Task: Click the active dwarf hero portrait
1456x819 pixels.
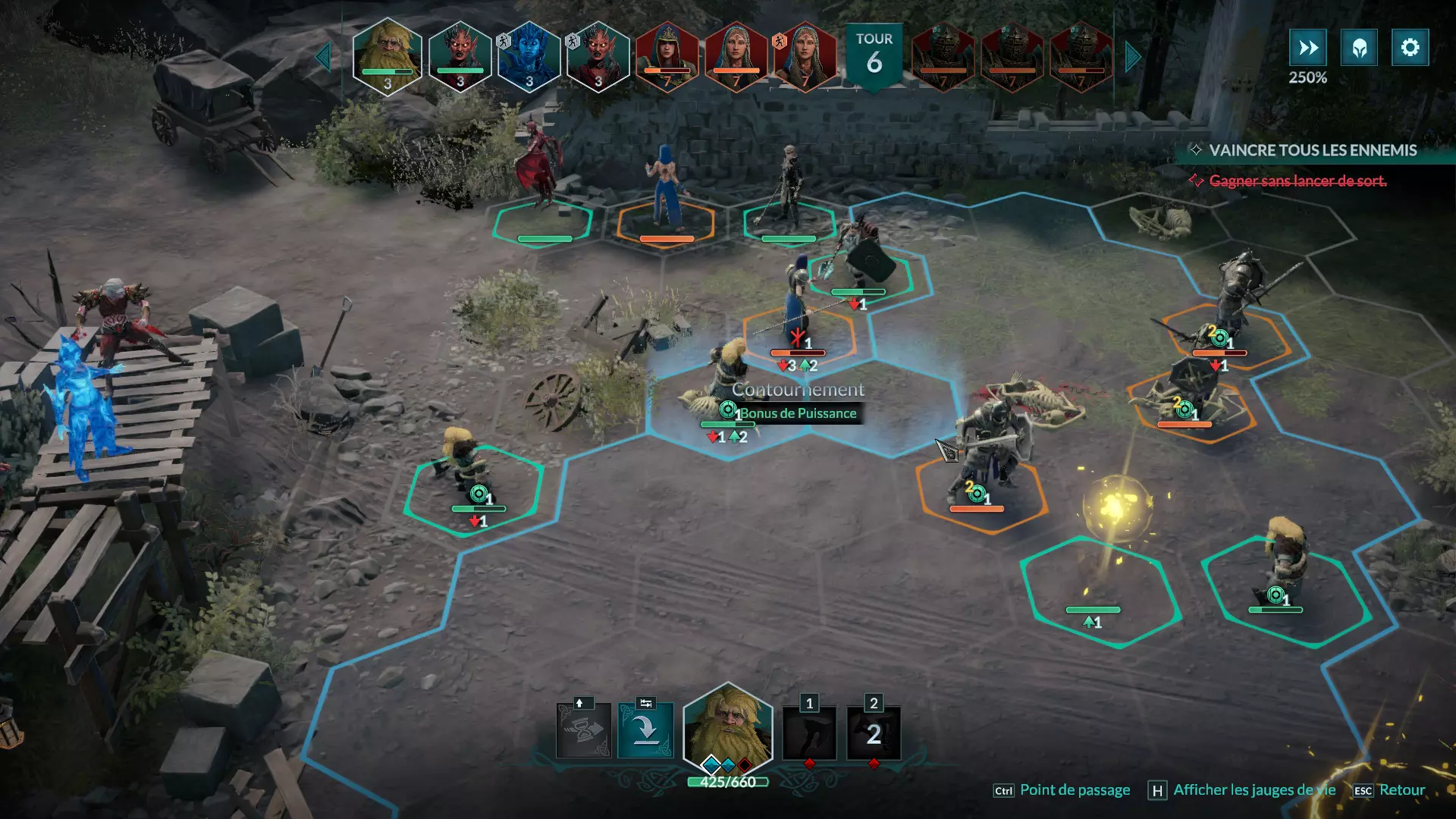Action: (728, 730)
